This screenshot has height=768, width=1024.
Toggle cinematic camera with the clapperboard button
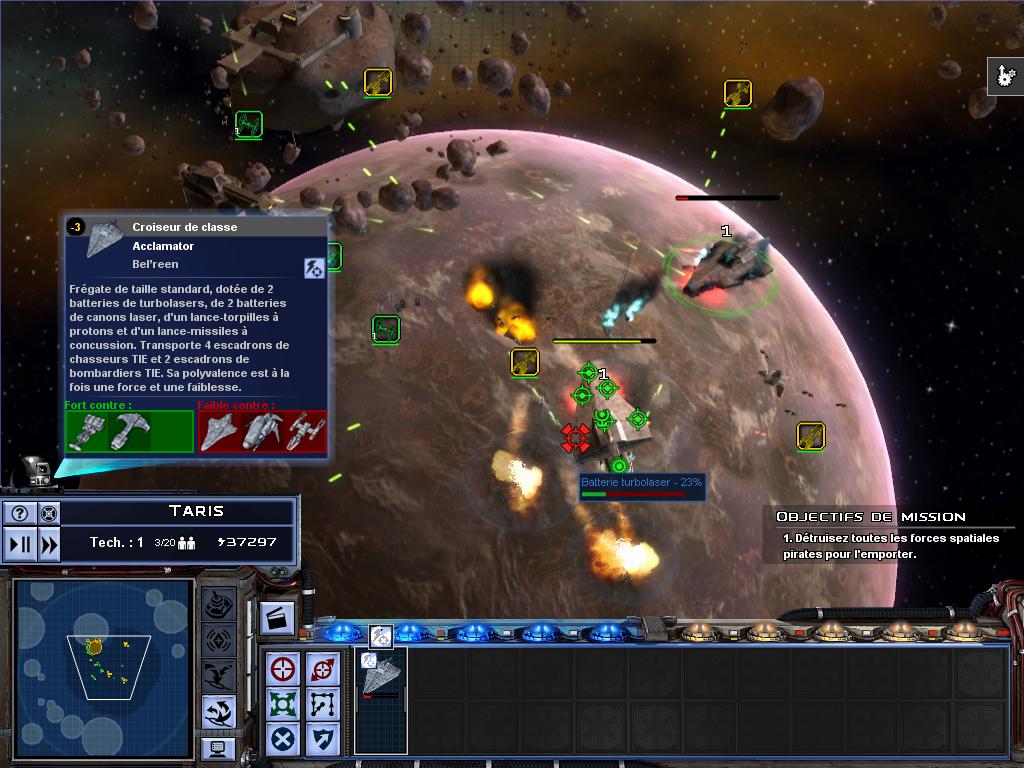pos(277,619)
